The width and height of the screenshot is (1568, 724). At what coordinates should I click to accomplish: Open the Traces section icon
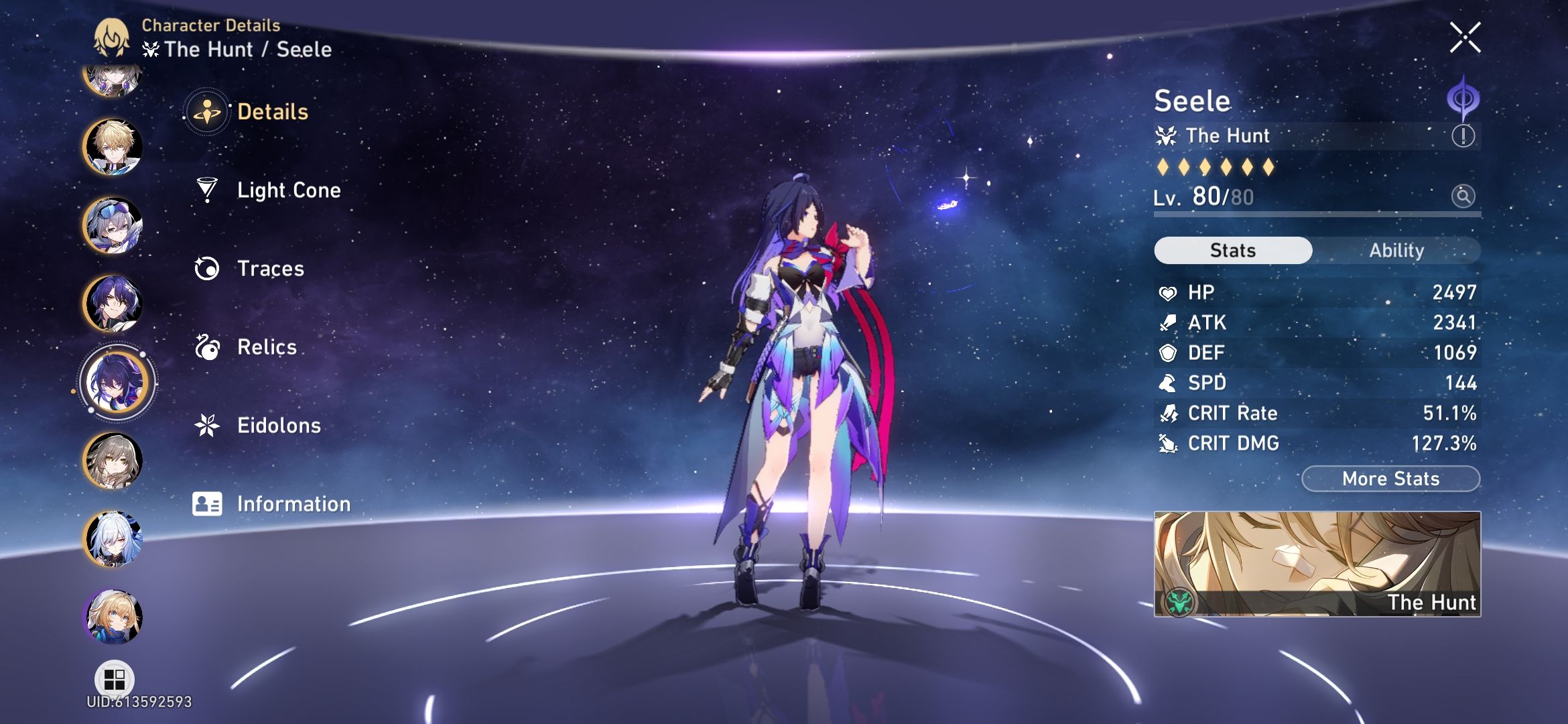(208, 268)
